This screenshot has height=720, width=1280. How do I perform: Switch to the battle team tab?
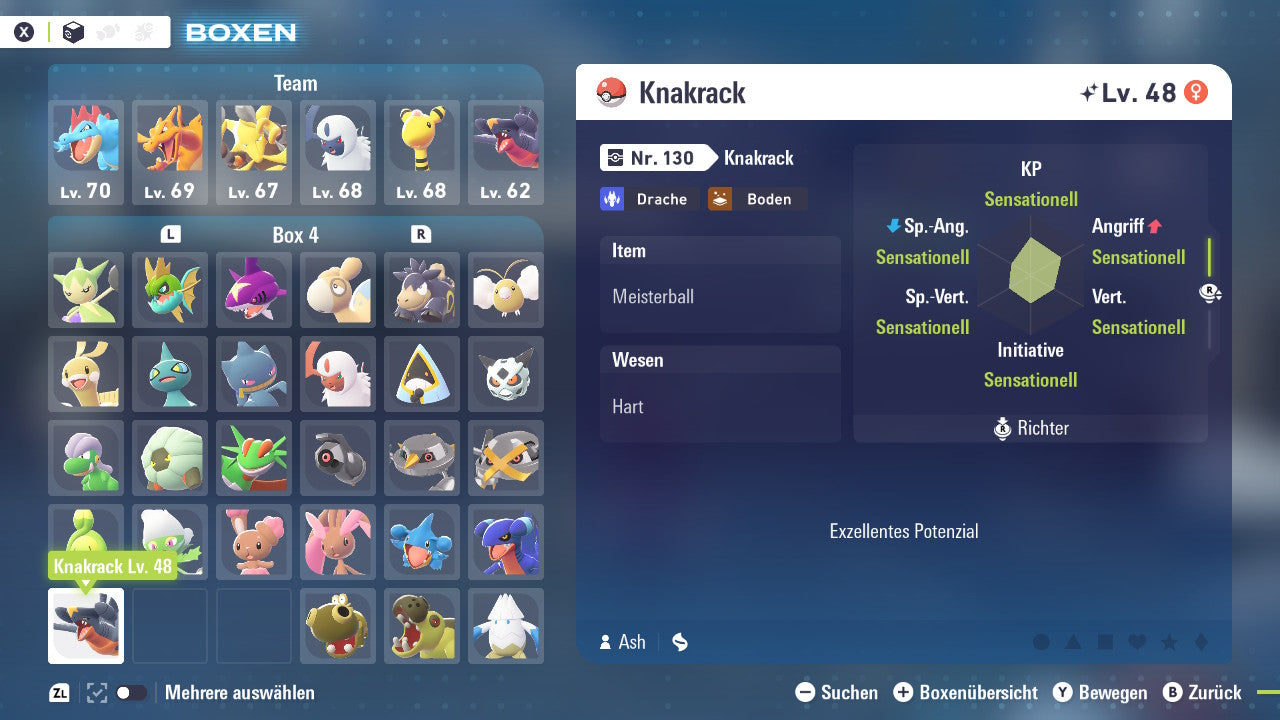coord(141,31)
